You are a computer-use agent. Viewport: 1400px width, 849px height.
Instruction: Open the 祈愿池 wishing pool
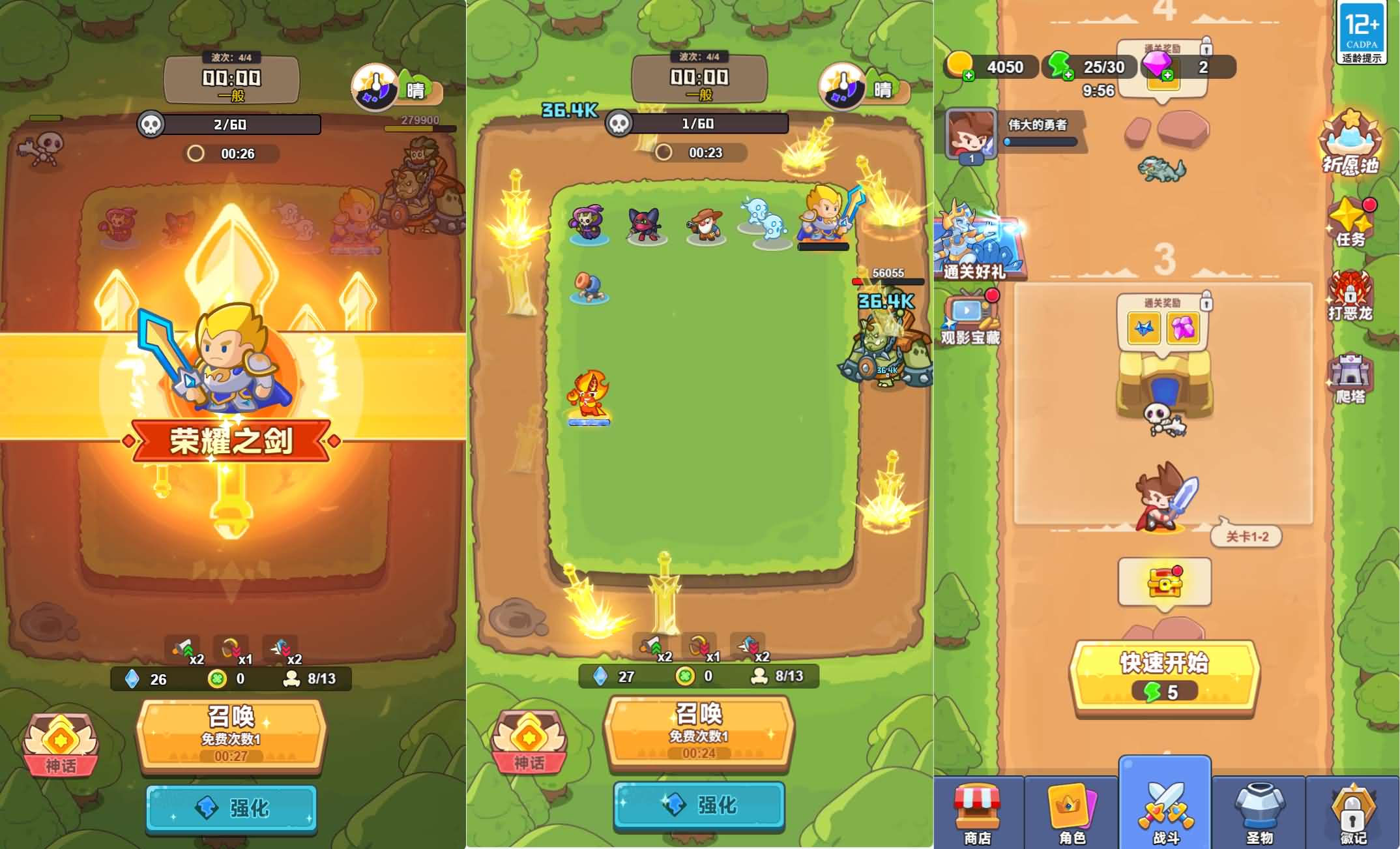click(1350, 143)
